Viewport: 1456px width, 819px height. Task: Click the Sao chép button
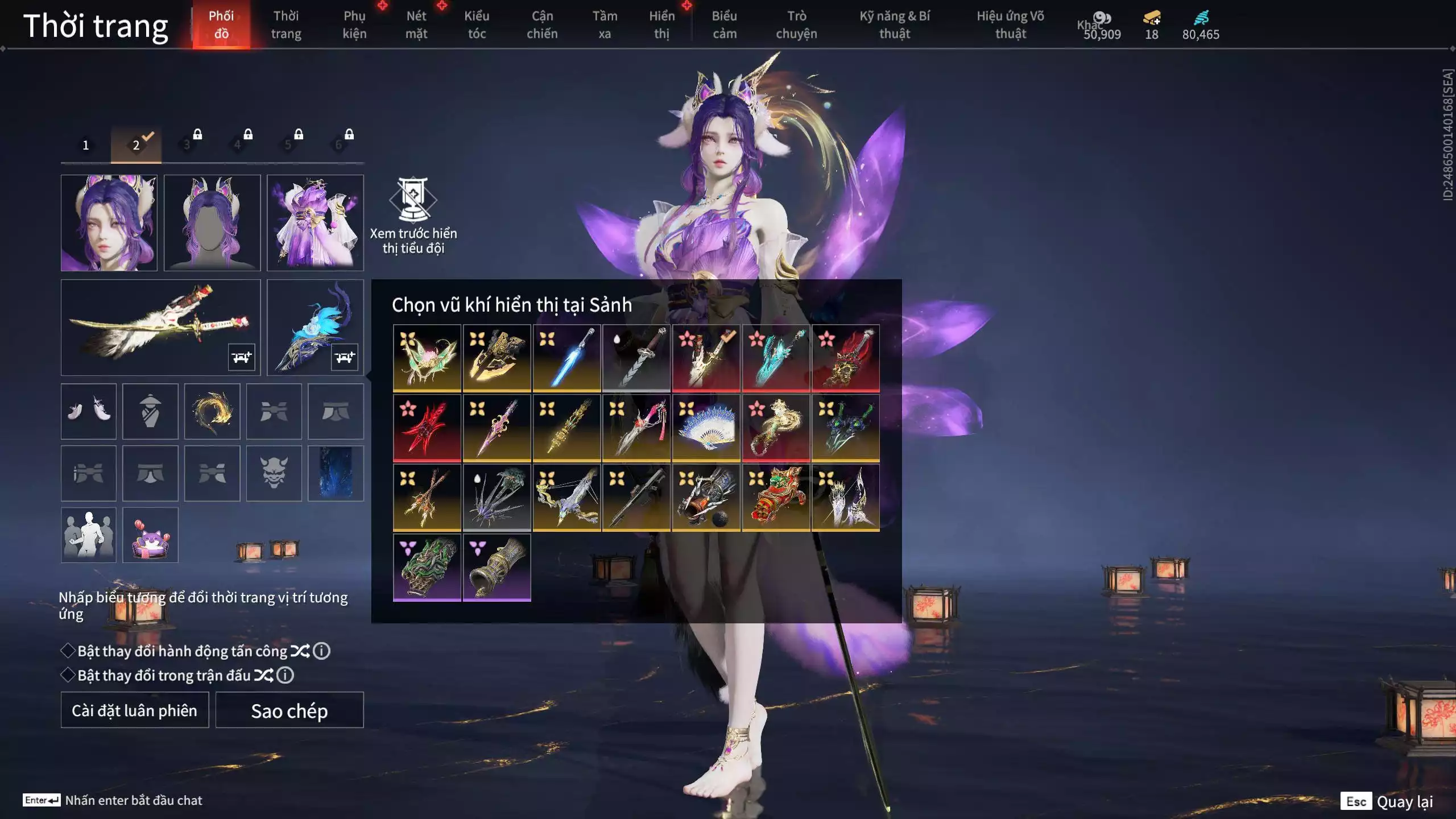click(289, 710)
